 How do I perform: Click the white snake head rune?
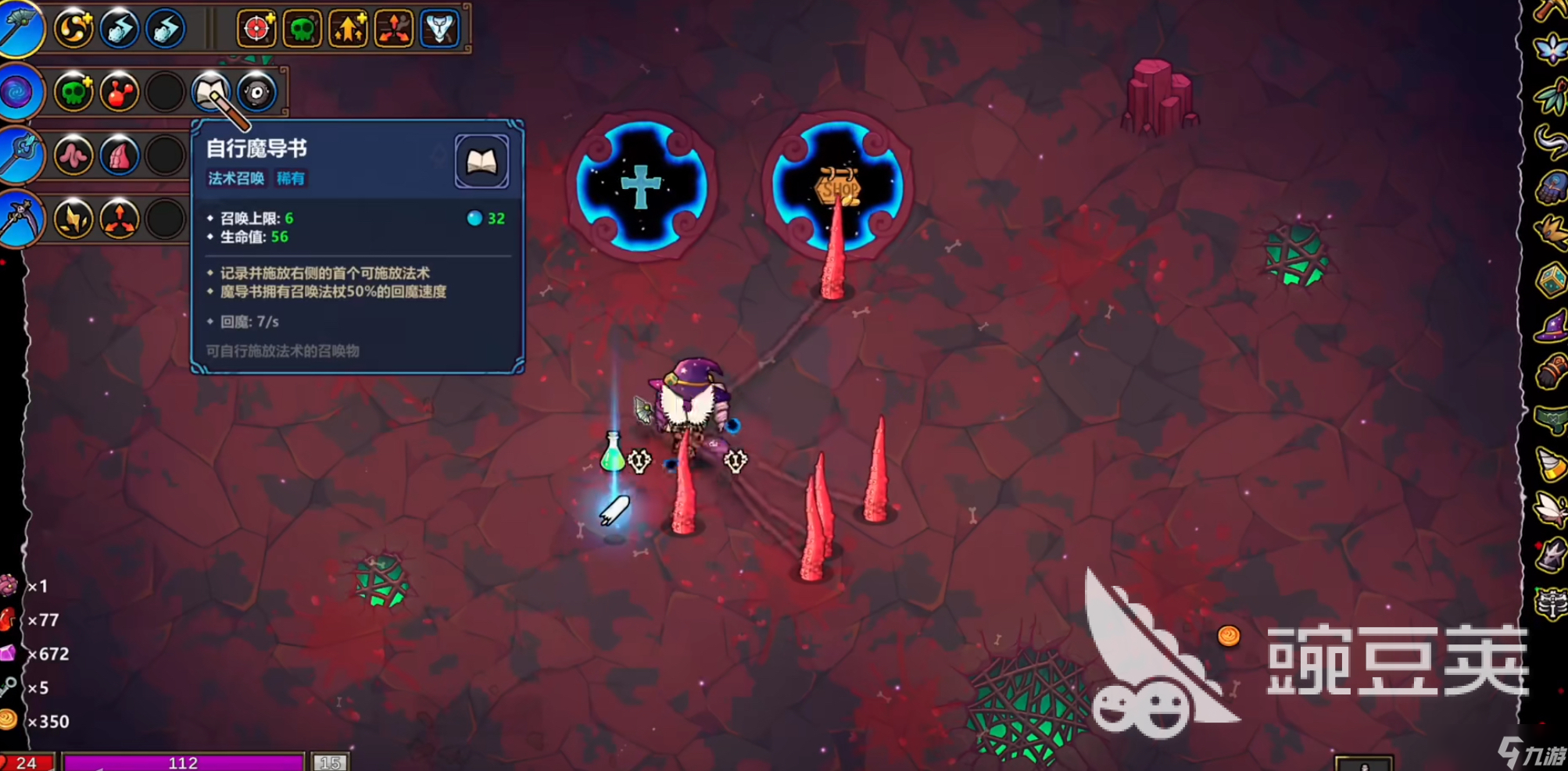[440, 29]
